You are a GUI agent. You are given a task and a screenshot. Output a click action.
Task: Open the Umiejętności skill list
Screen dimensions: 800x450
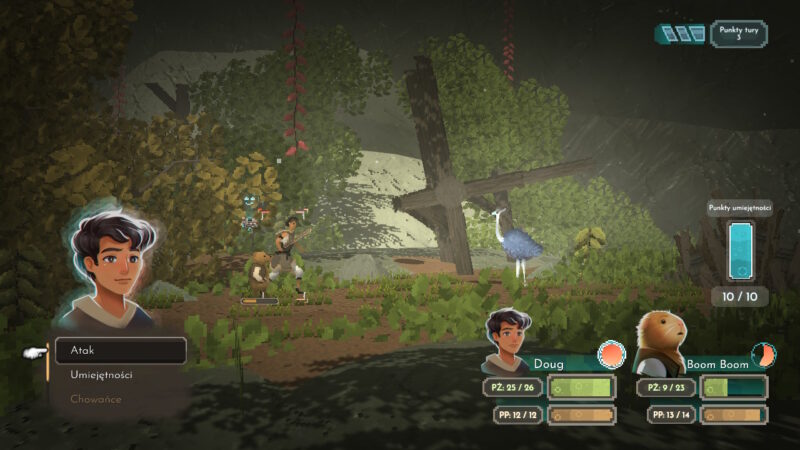pyautogui.click(x=101, y=375)
